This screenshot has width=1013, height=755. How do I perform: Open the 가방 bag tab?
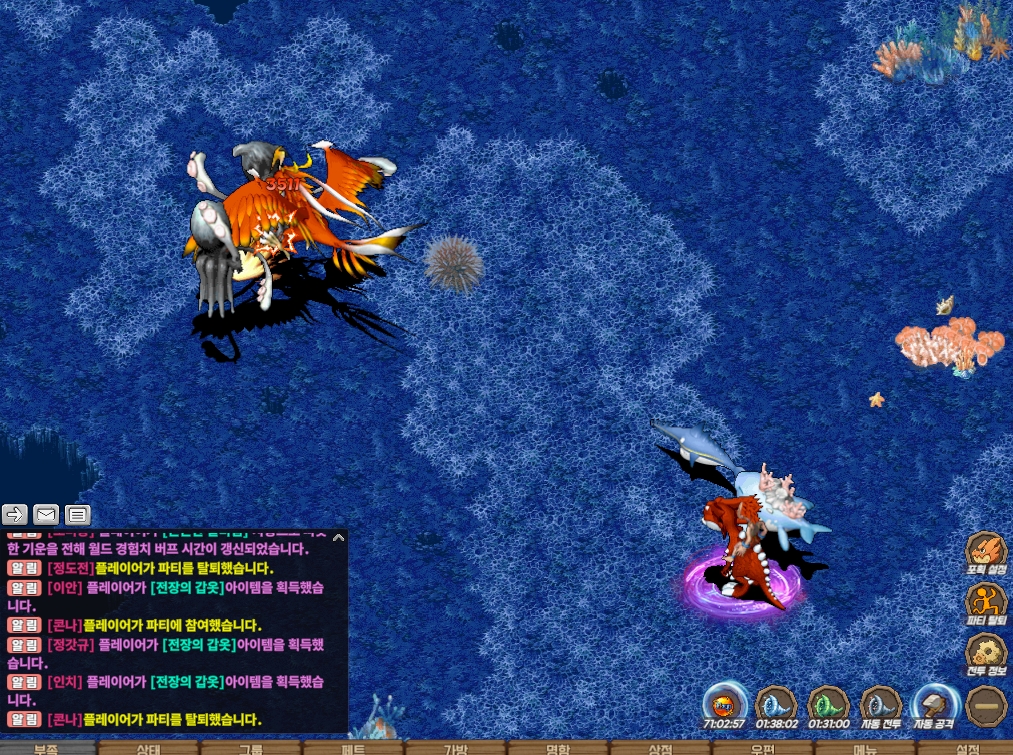(455, 748)
